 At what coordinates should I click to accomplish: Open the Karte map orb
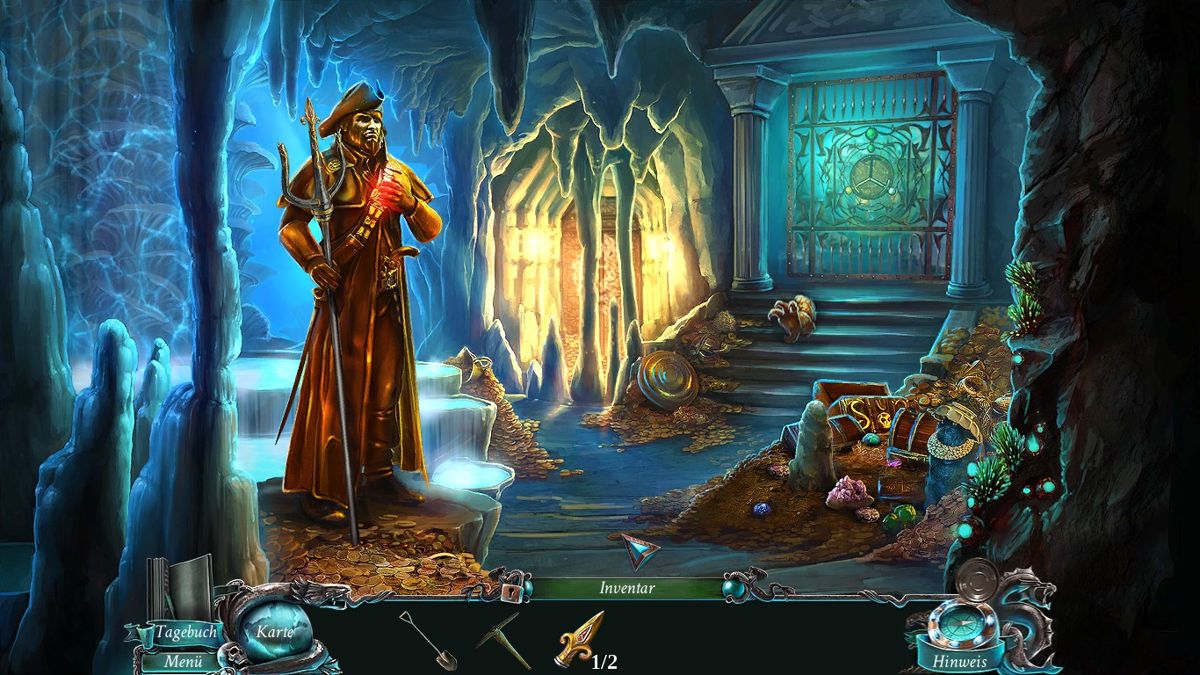point(275,631)
